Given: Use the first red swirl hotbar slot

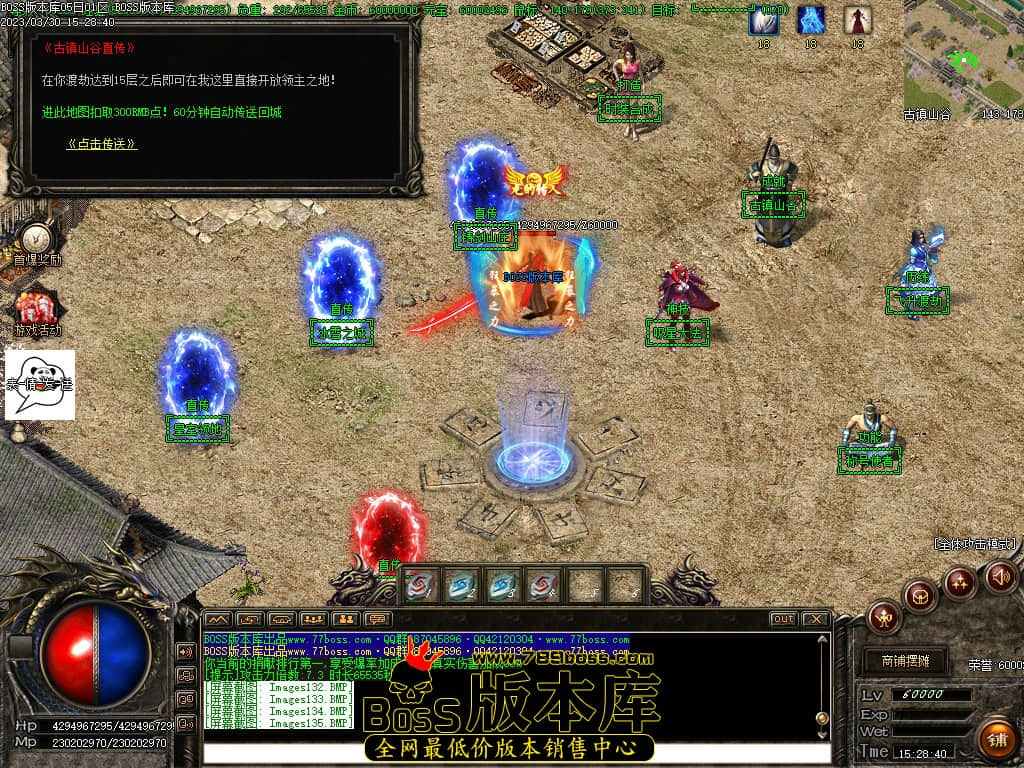Looking at the screenshot, I should tap(421, 586).
